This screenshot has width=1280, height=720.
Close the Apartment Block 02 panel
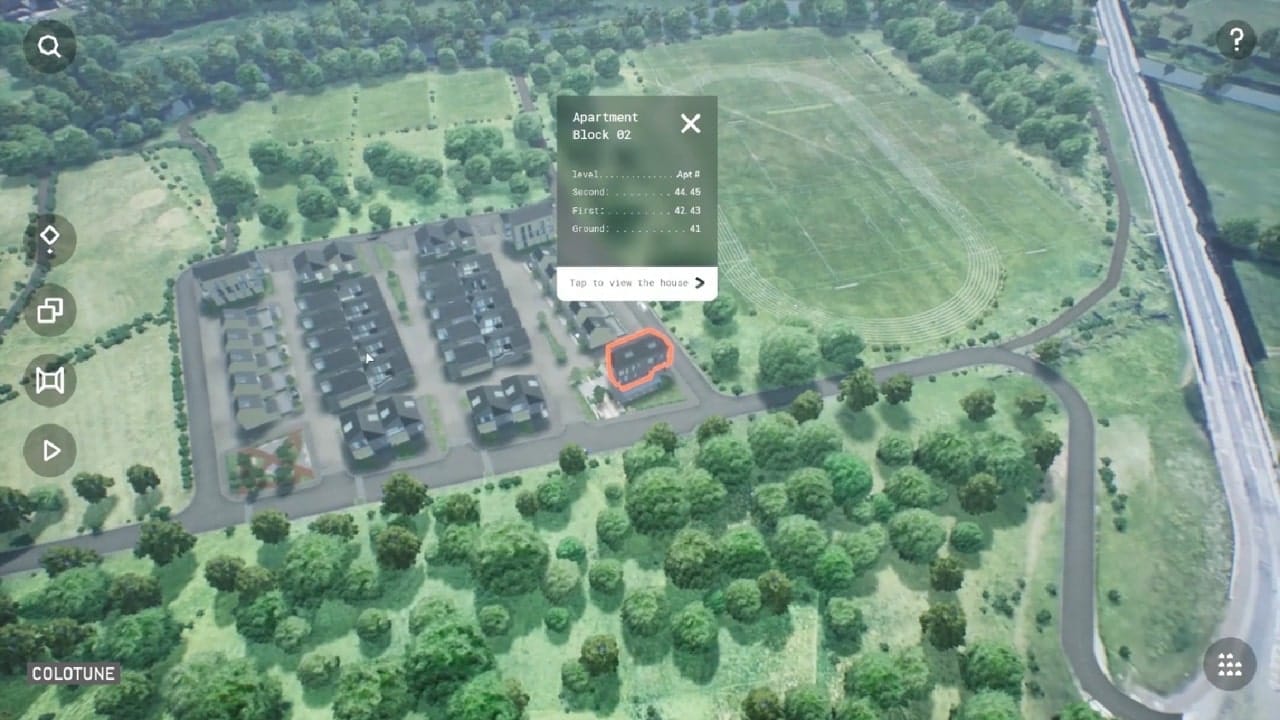[x=690, y=123]
